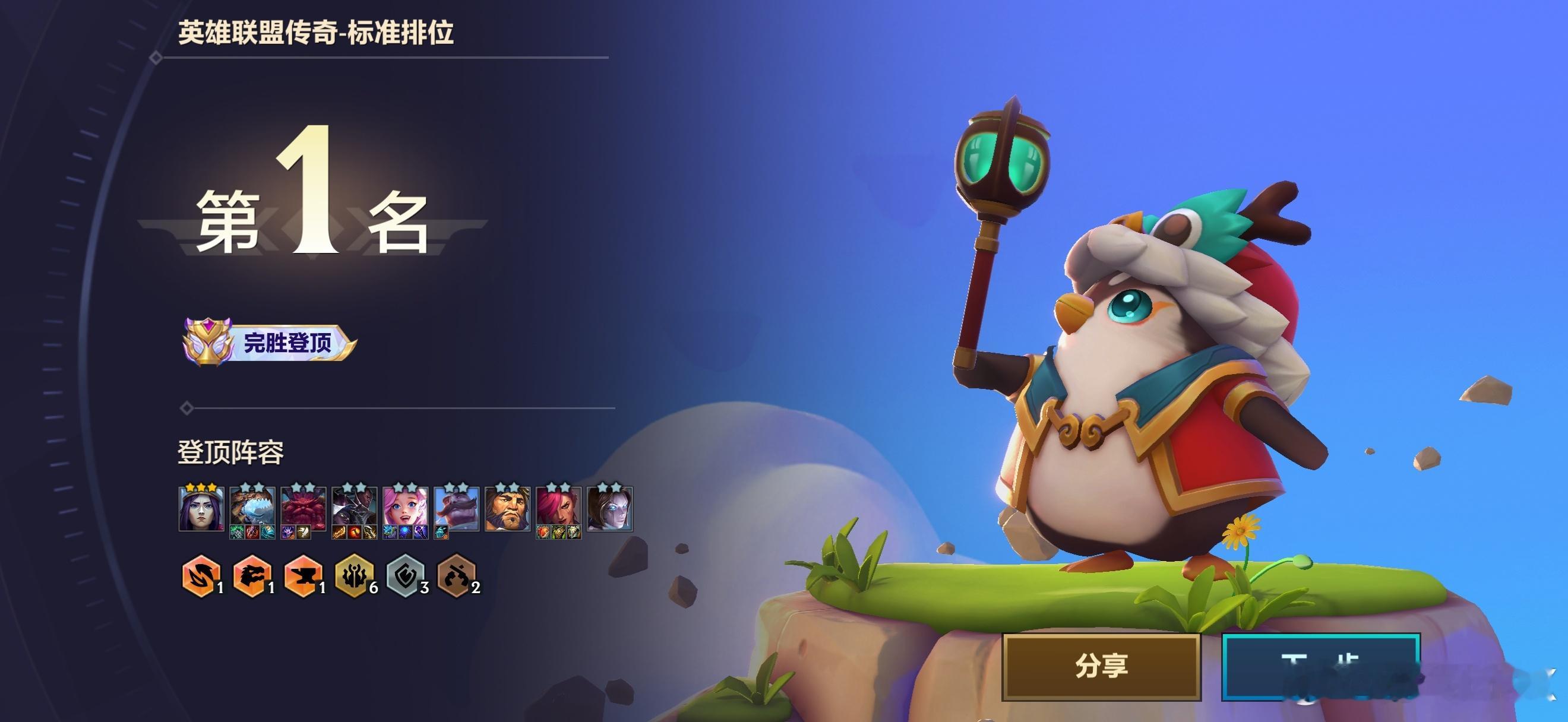Screen dimensions: 1568x722
Task: Open the bearded brown-haired champion portrait
Action: coord(508,509)
